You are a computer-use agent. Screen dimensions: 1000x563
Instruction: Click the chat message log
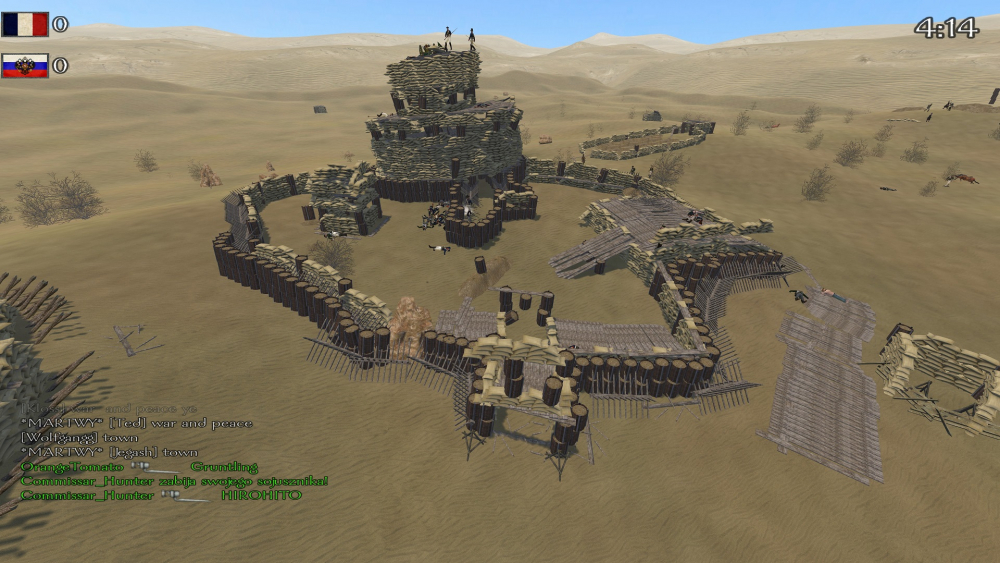[x=170, y=452]
